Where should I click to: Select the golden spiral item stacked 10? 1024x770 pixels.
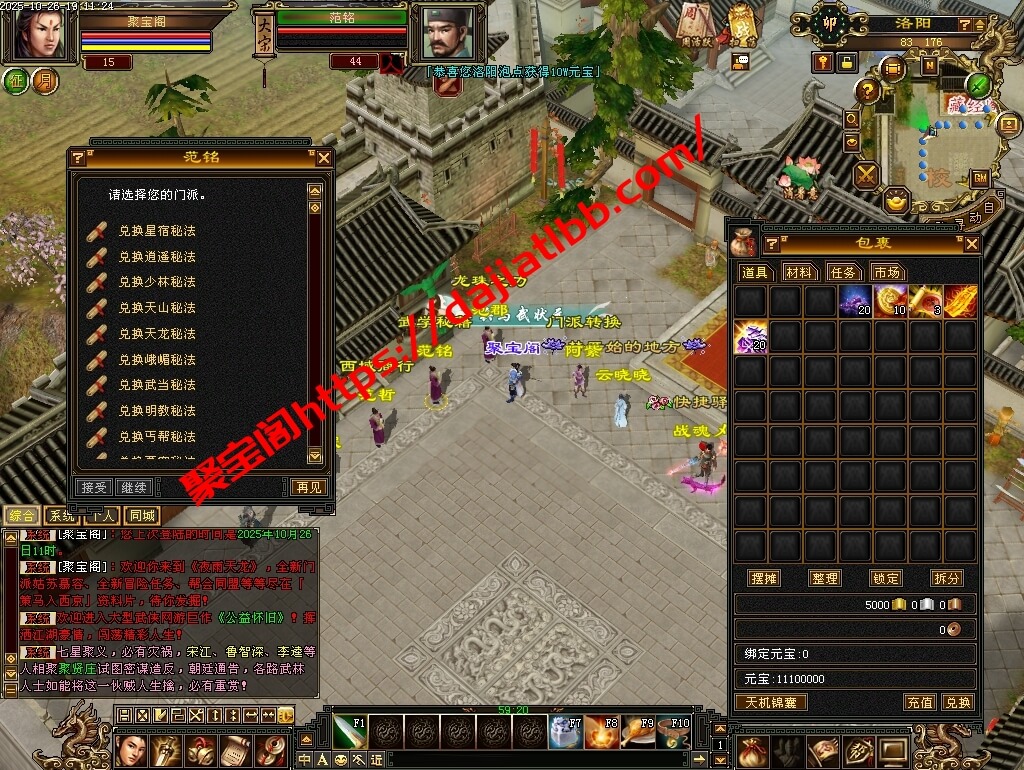pos(890,300)
